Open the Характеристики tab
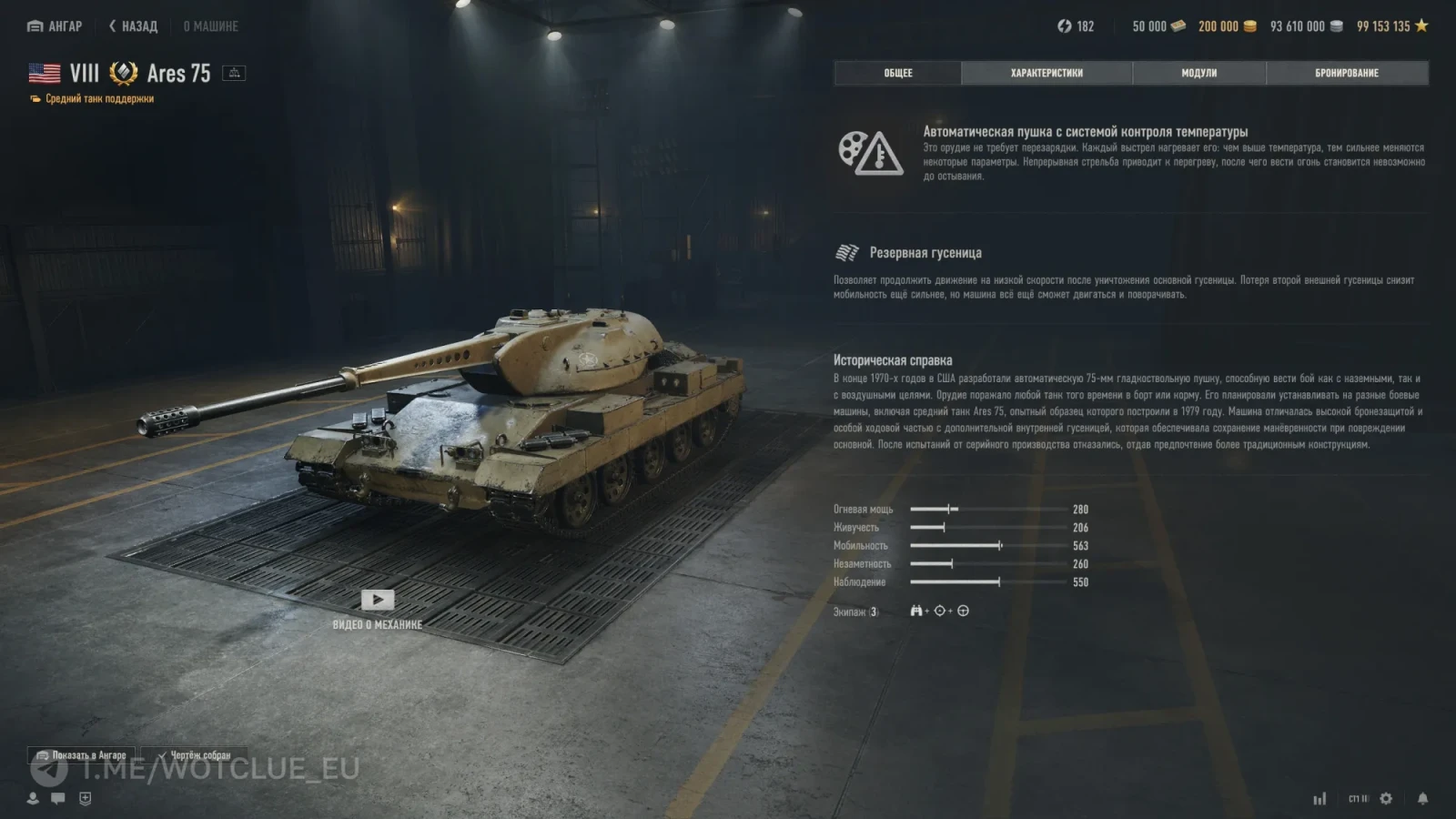This screenshot has width=1456, height=819. [1046, 73]
